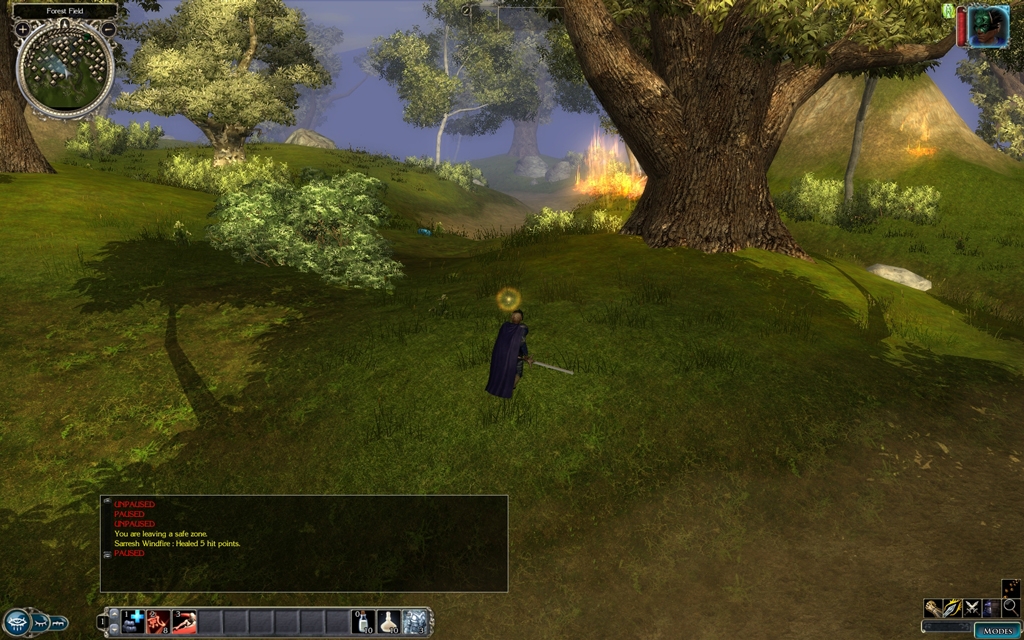This screenshot has width=1024, height=640.
Task: Select the character portrait in the corner
Action: tap(988, 26)
